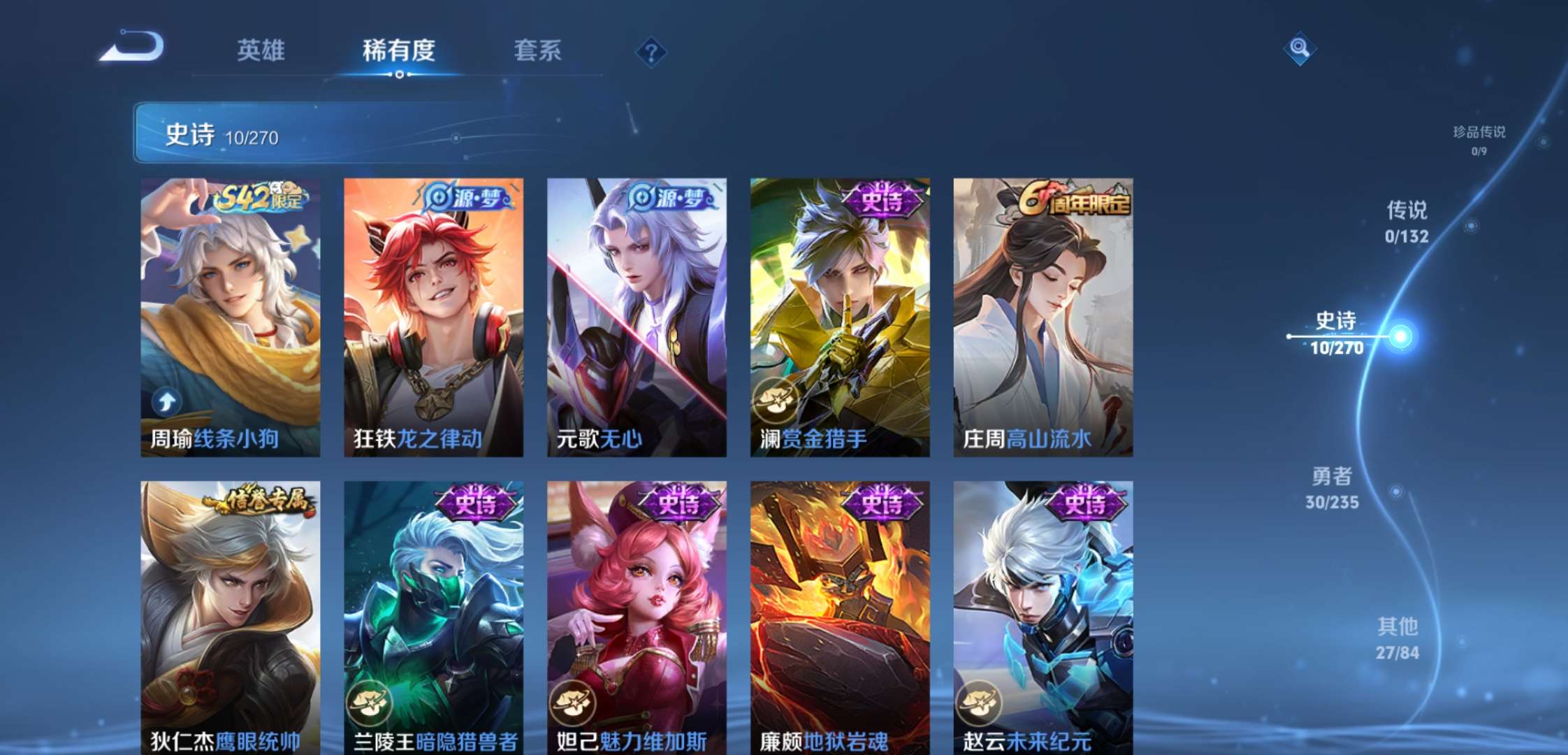Image resolution: width=1568 pixels, height=755 pixels.
Task: Go to the 其他 rarity section
Action: [x=1398, y=638]
